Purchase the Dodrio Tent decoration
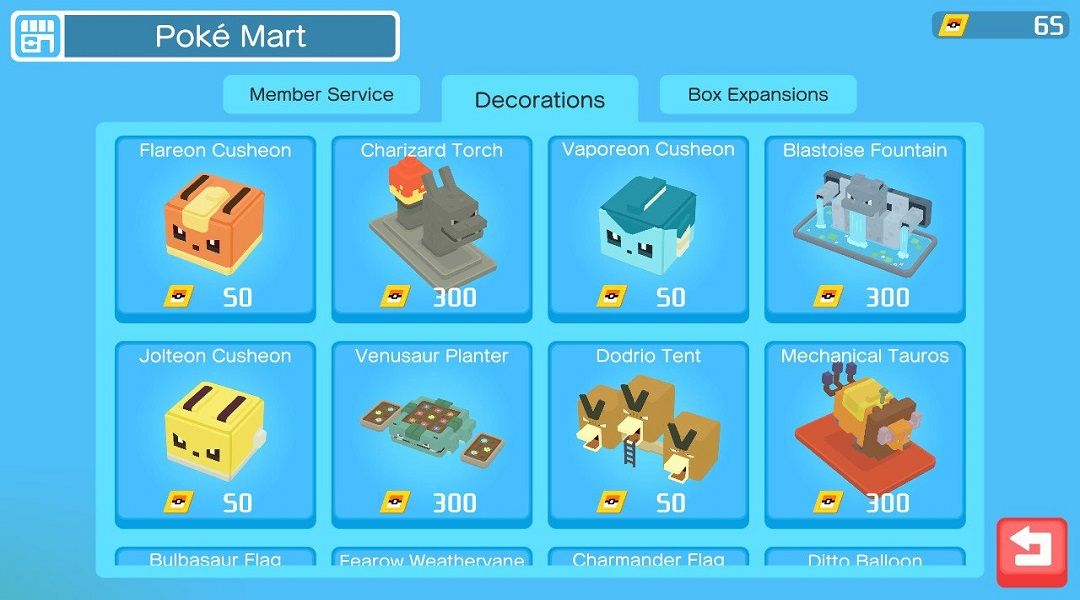 point(648,435)
